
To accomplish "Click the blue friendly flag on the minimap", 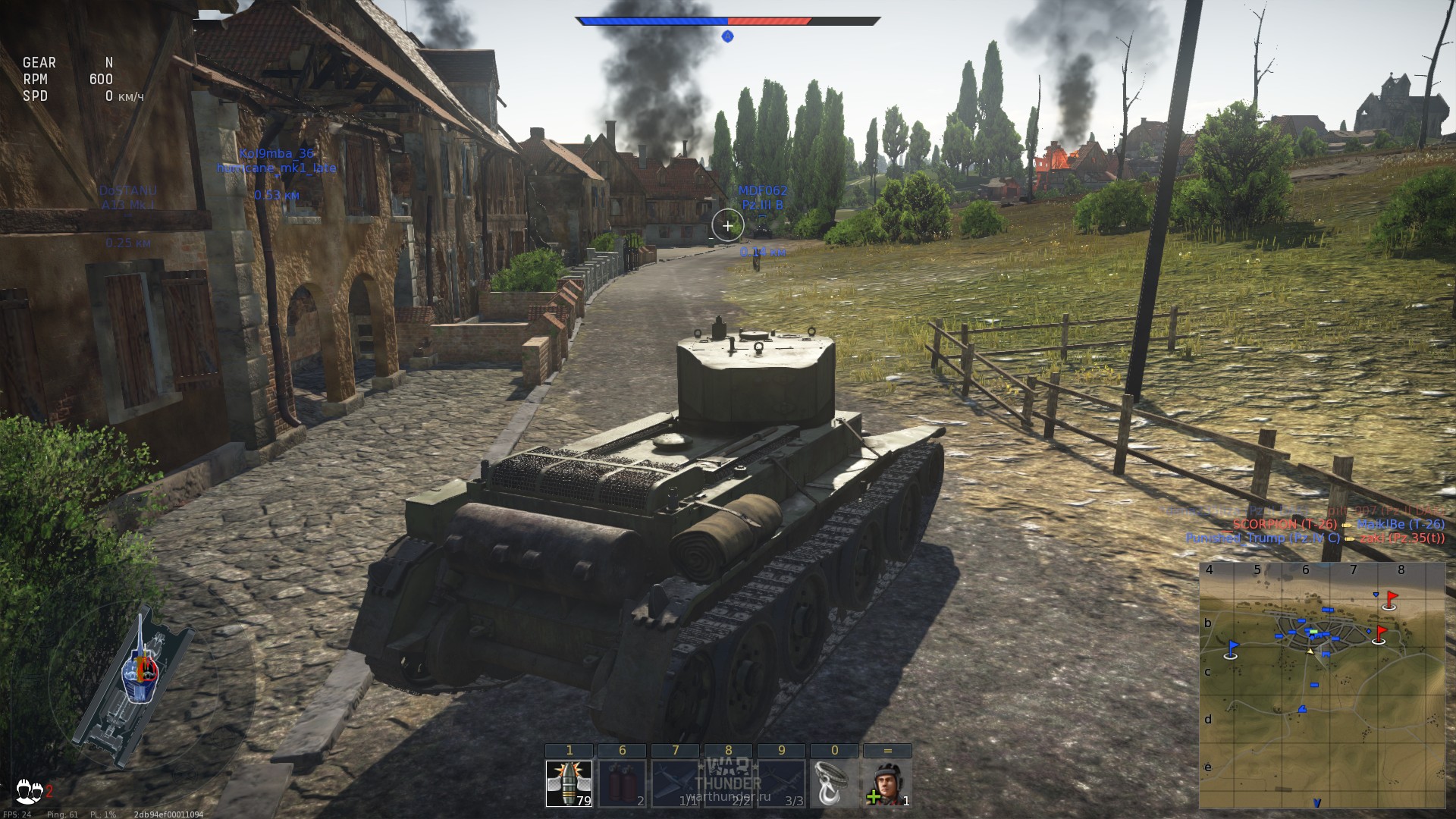I will click(x=1231, y=647).
